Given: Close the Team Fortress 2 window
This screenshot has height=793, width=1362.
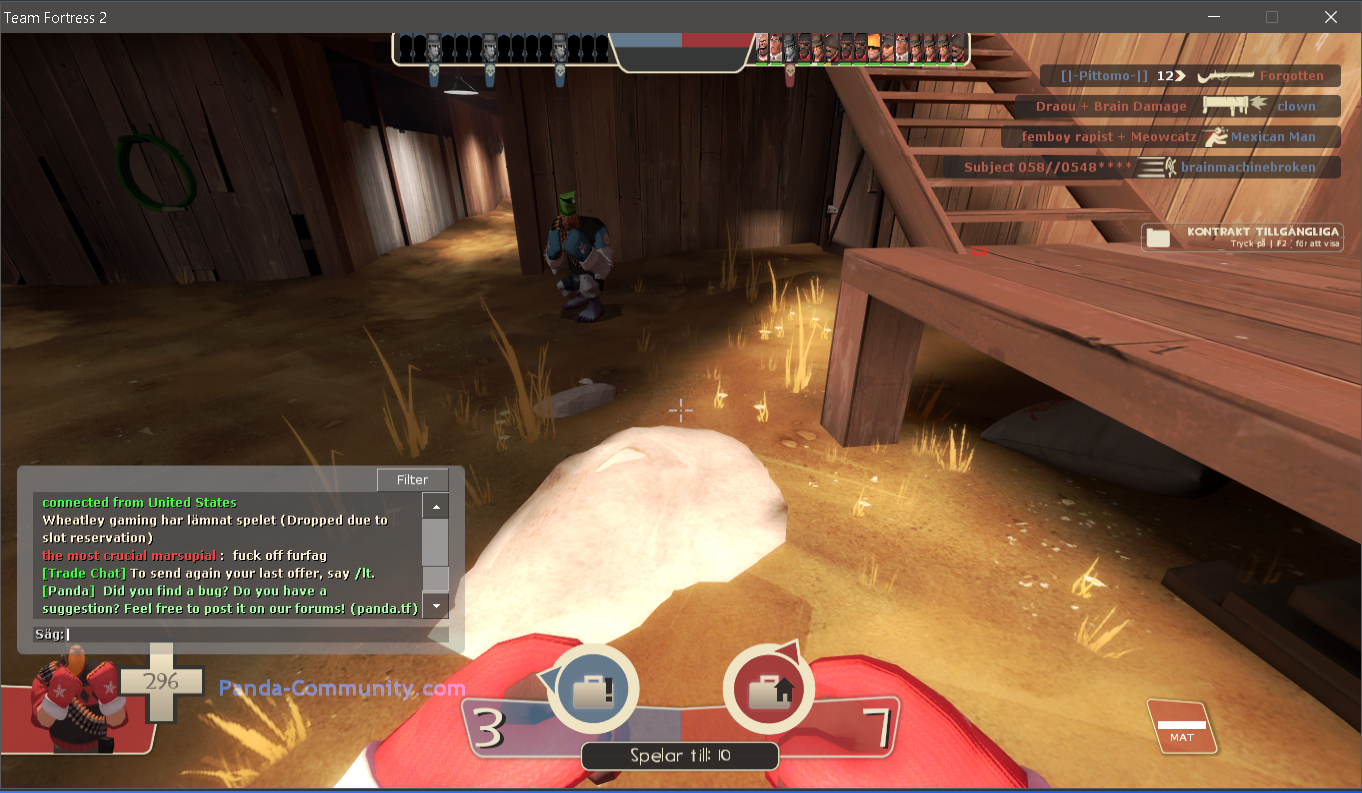Looking at the screenshot, I should tap(1330, 17).
